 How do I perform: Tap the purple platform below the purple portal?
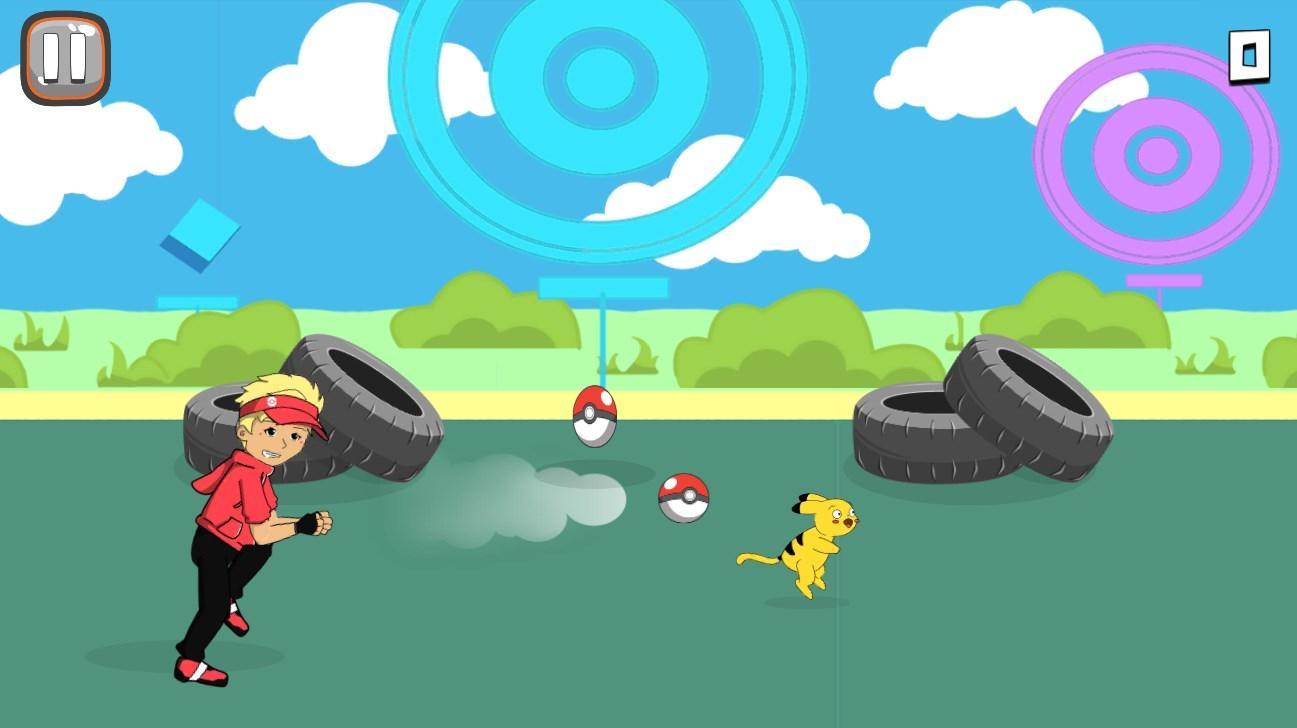click(x=1163, y=280)
